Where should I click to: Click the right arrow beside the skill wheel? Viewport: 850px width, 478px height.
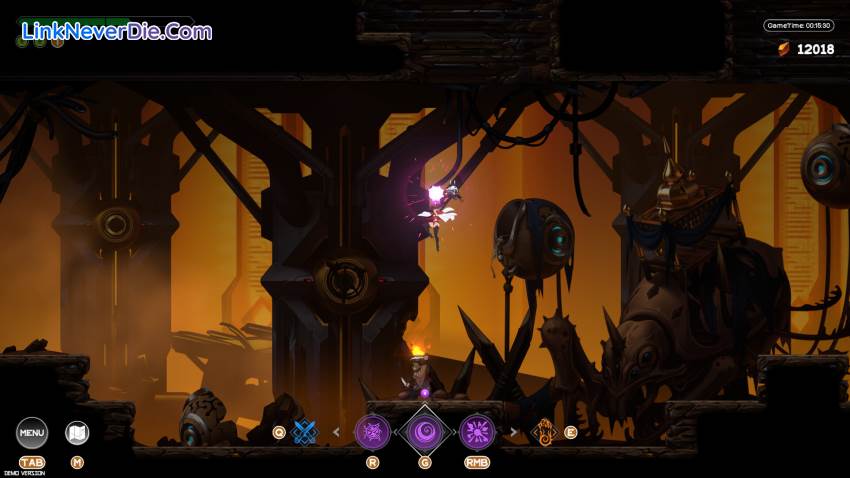513,432
